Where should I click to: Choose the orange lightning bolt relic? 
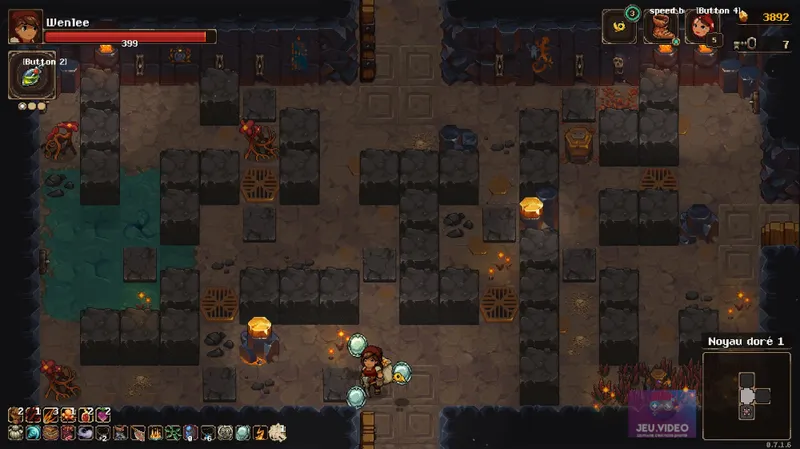click(x=260, y=433)
